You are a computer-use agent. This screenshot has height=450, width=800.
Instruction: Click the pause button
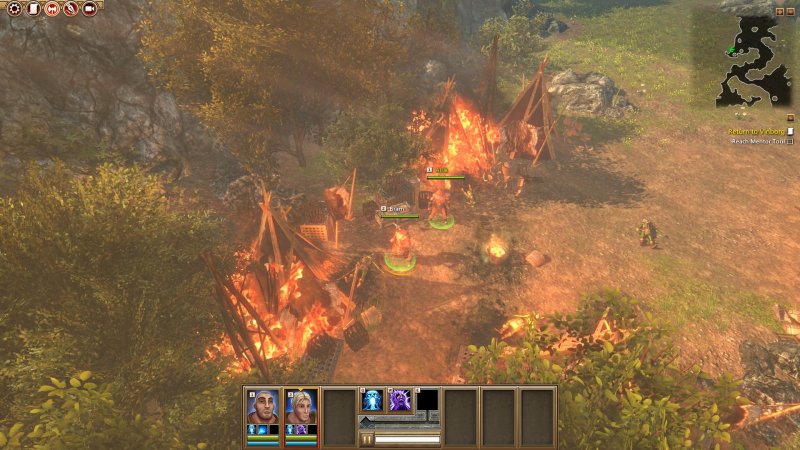[367, 439]
